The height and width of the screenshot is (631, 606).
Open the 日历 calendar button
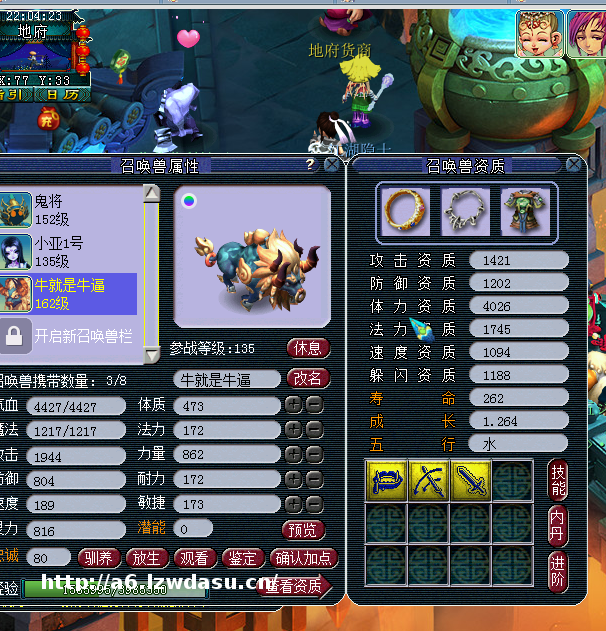click(62, 94)
